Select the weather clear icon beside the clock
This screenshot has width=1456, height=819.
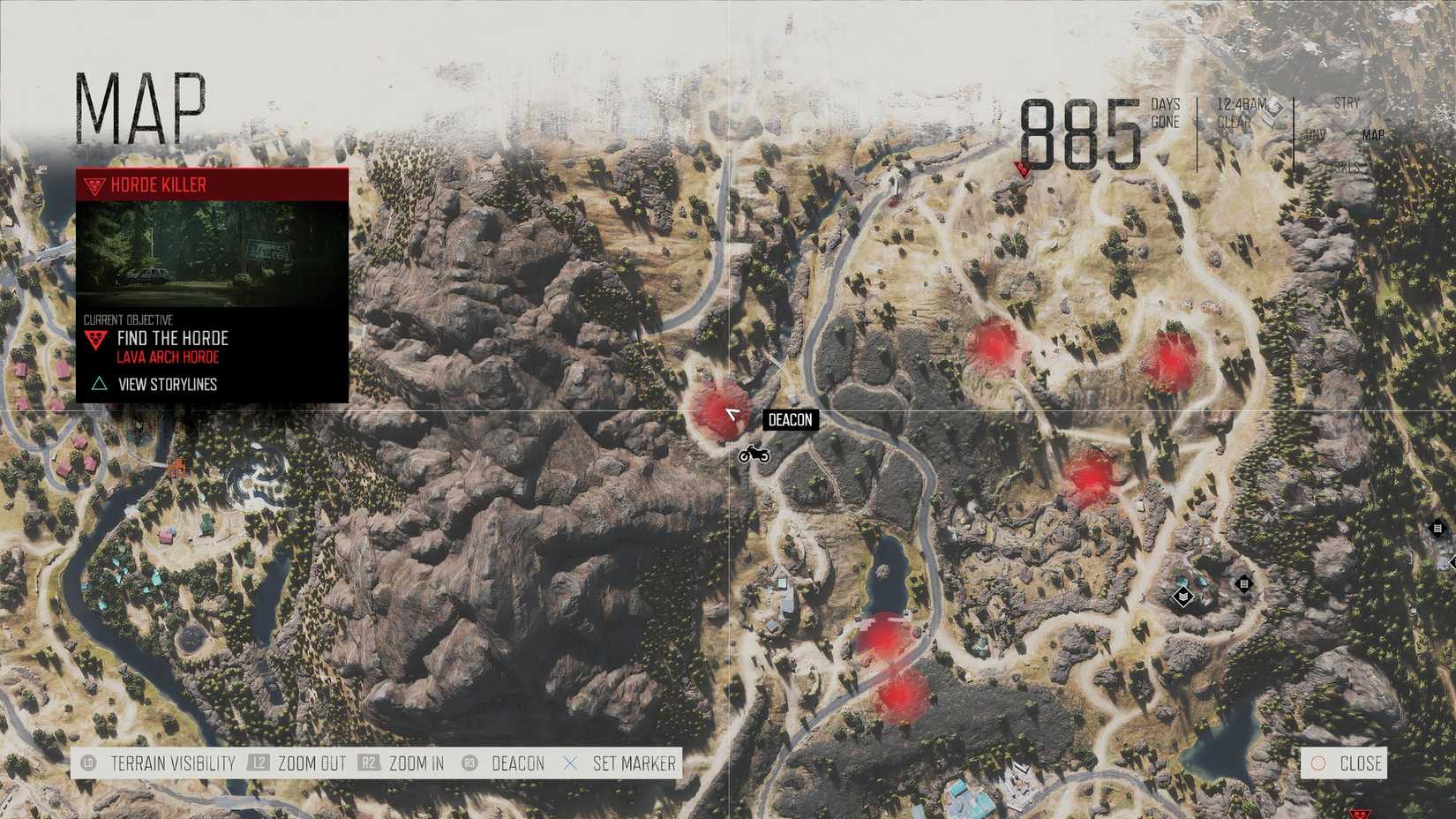(1274, 109)
